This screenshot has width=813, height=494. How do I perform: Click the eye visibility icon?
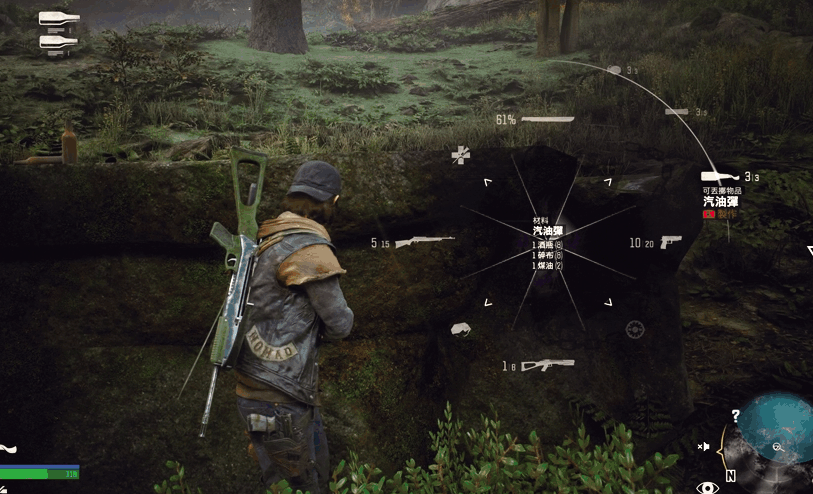pyautogui.click(x=708, y=487)
